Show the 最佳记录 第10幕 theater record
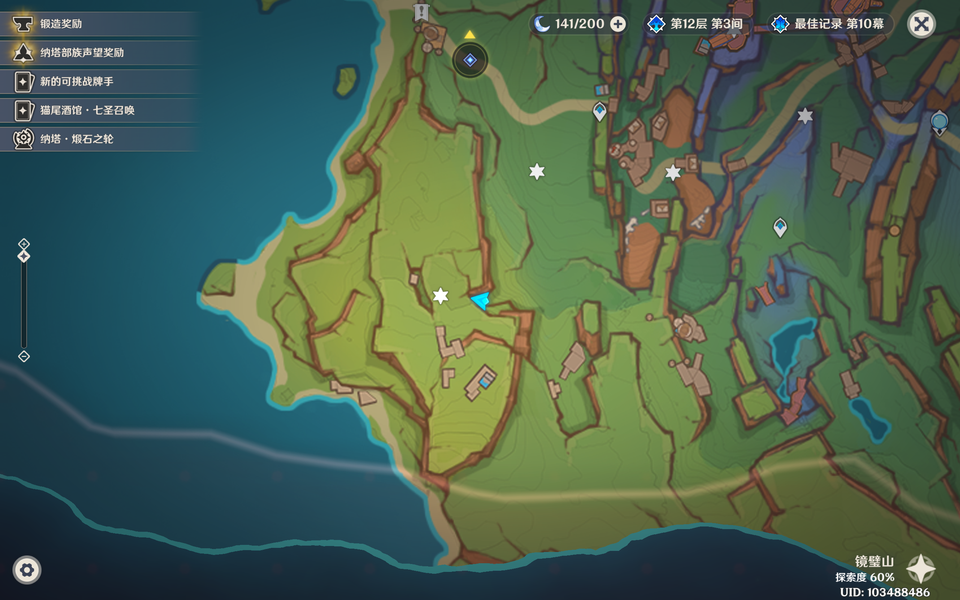Screen dimensions: 960x600 [x=830, y=24]
